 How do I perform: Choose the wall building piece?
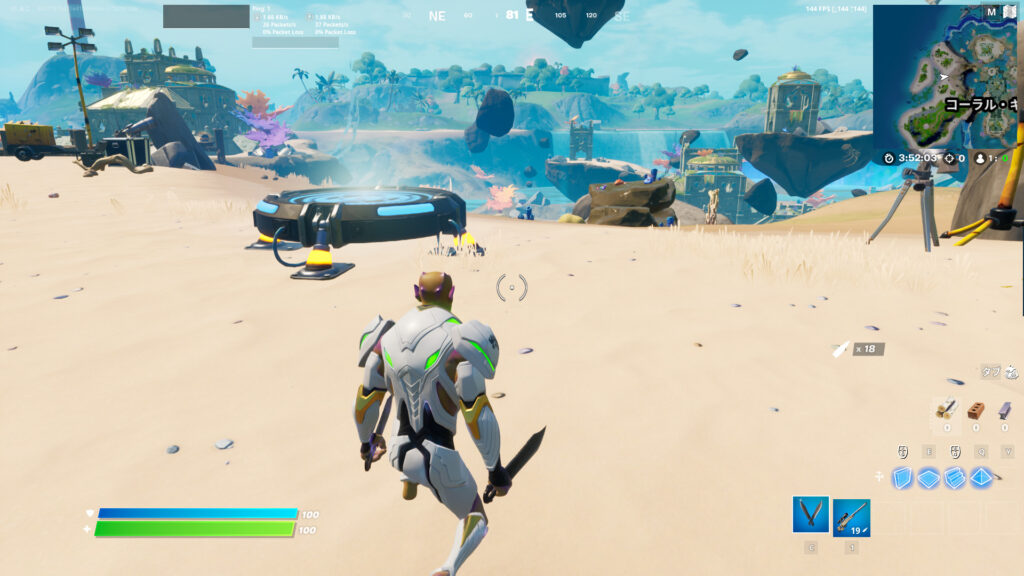pos(904,478)
